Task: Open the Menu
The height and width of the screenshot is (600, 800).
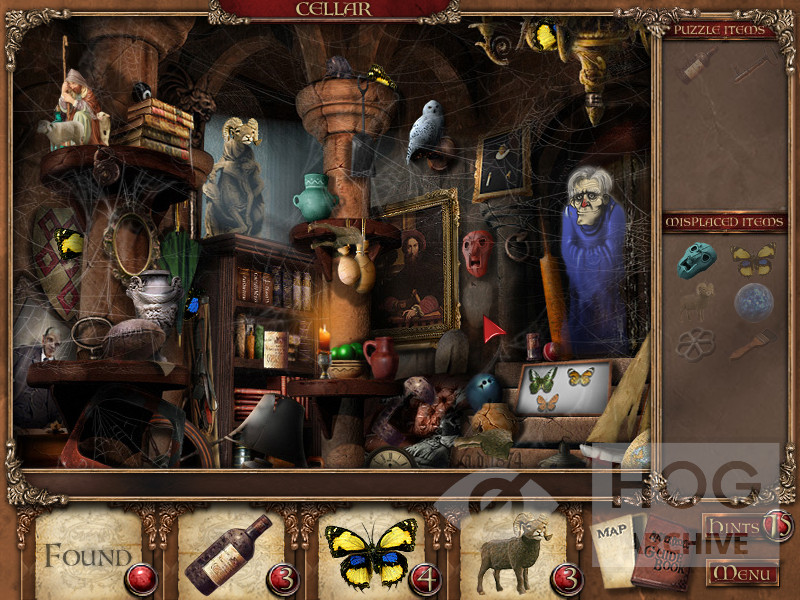Action: click(741, 574)
